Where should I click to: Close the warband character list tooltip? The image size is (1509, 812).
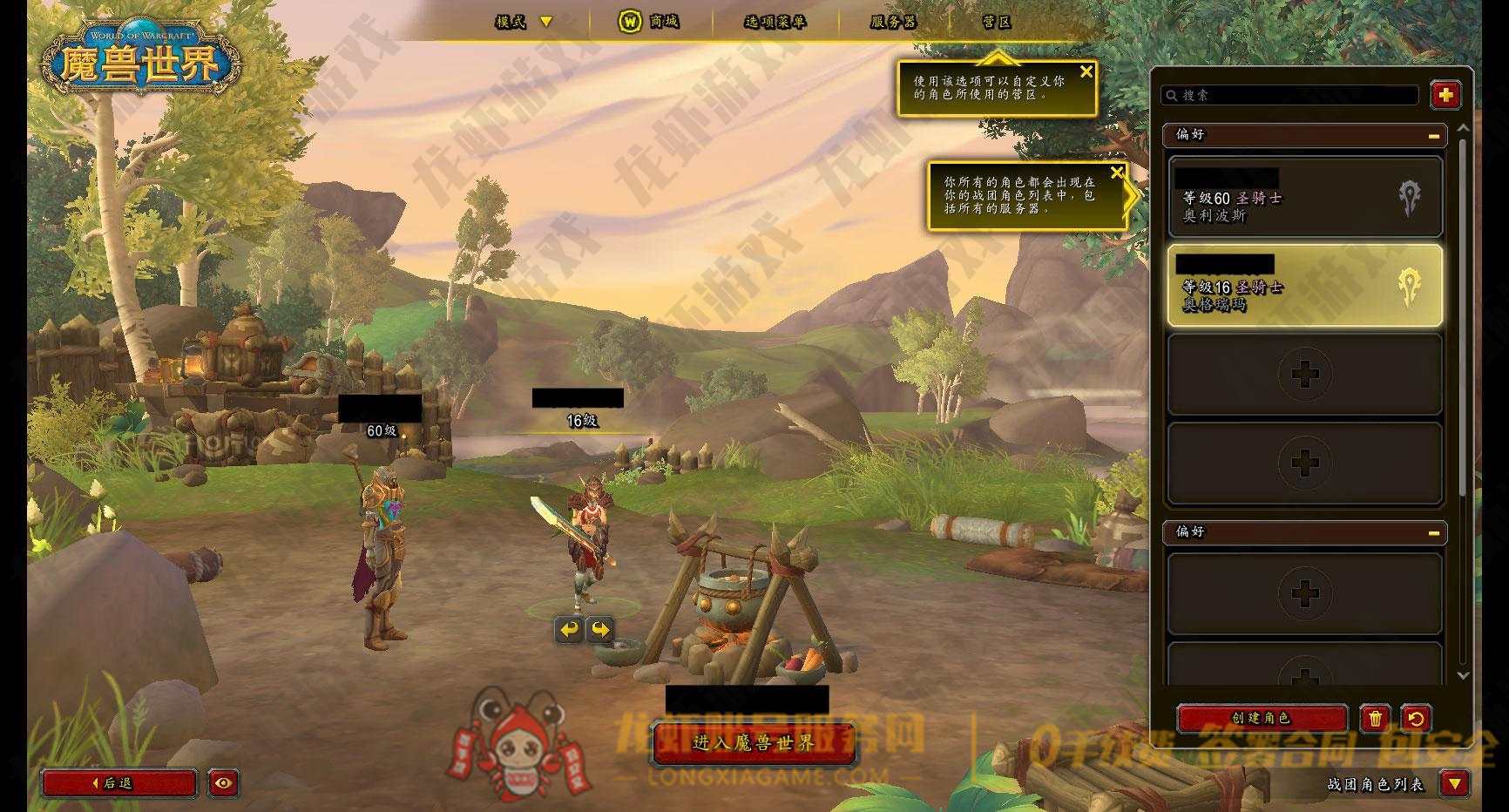click(x=1117, y=173)
